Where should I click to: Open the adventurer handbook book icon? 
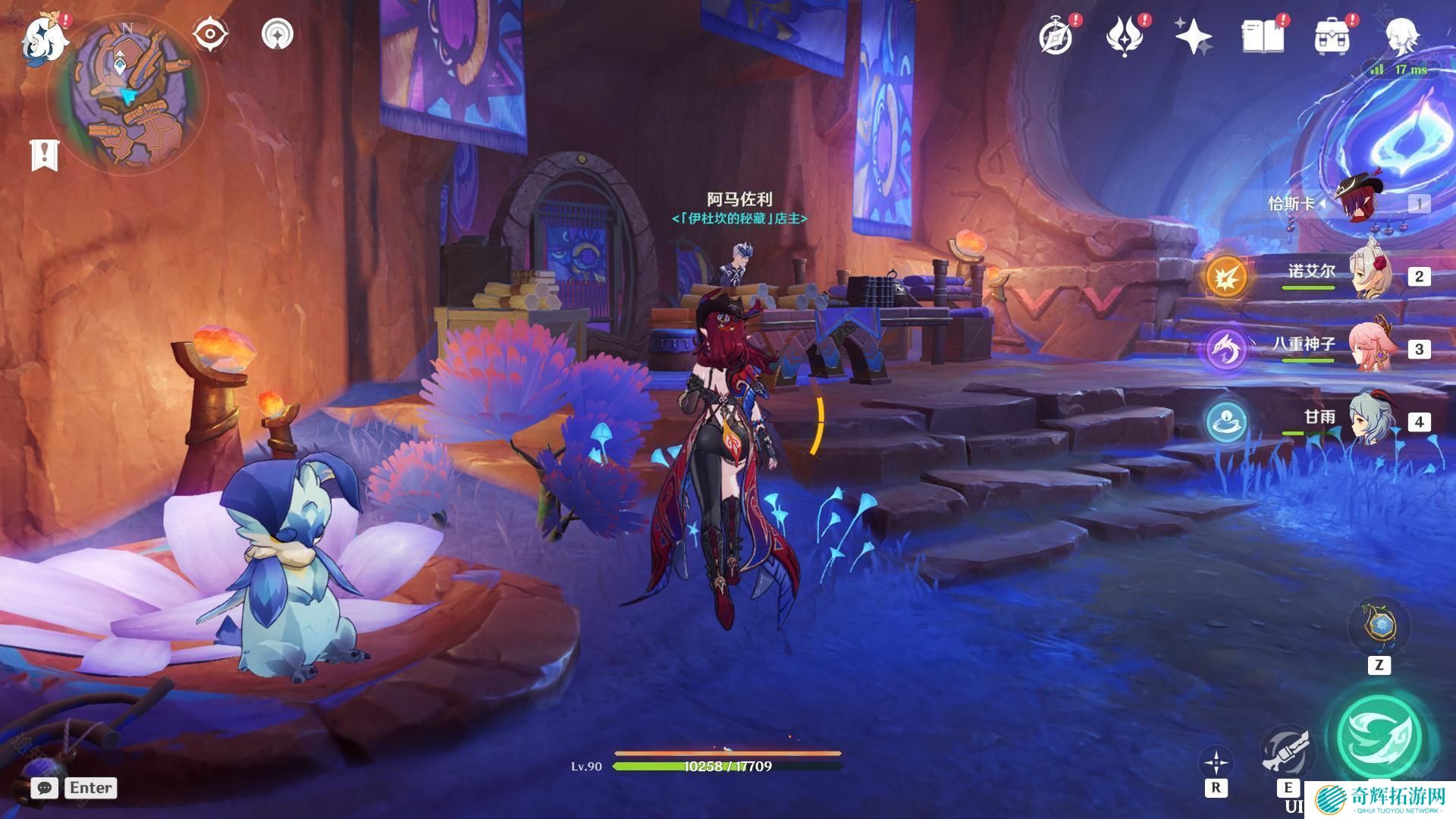pyautogui.click(x=1263, y=36)
